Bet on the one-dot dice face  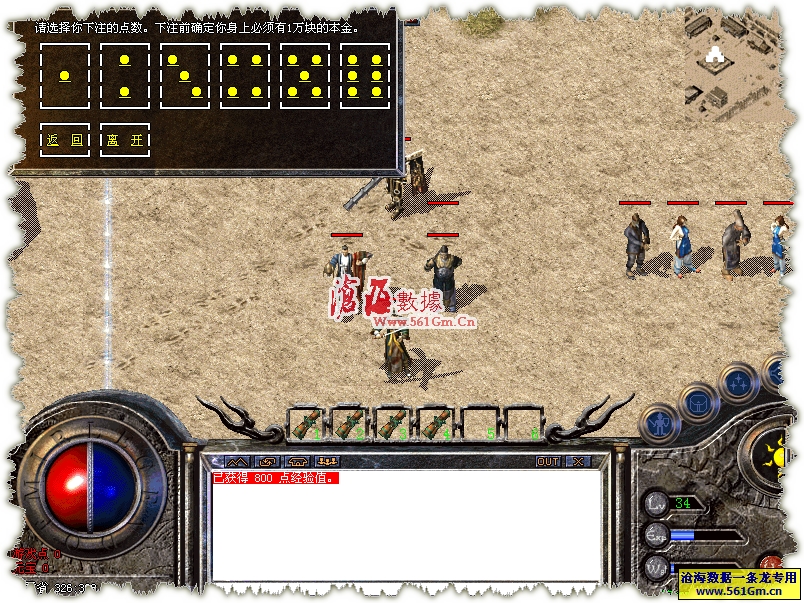[x=65, y=76]
